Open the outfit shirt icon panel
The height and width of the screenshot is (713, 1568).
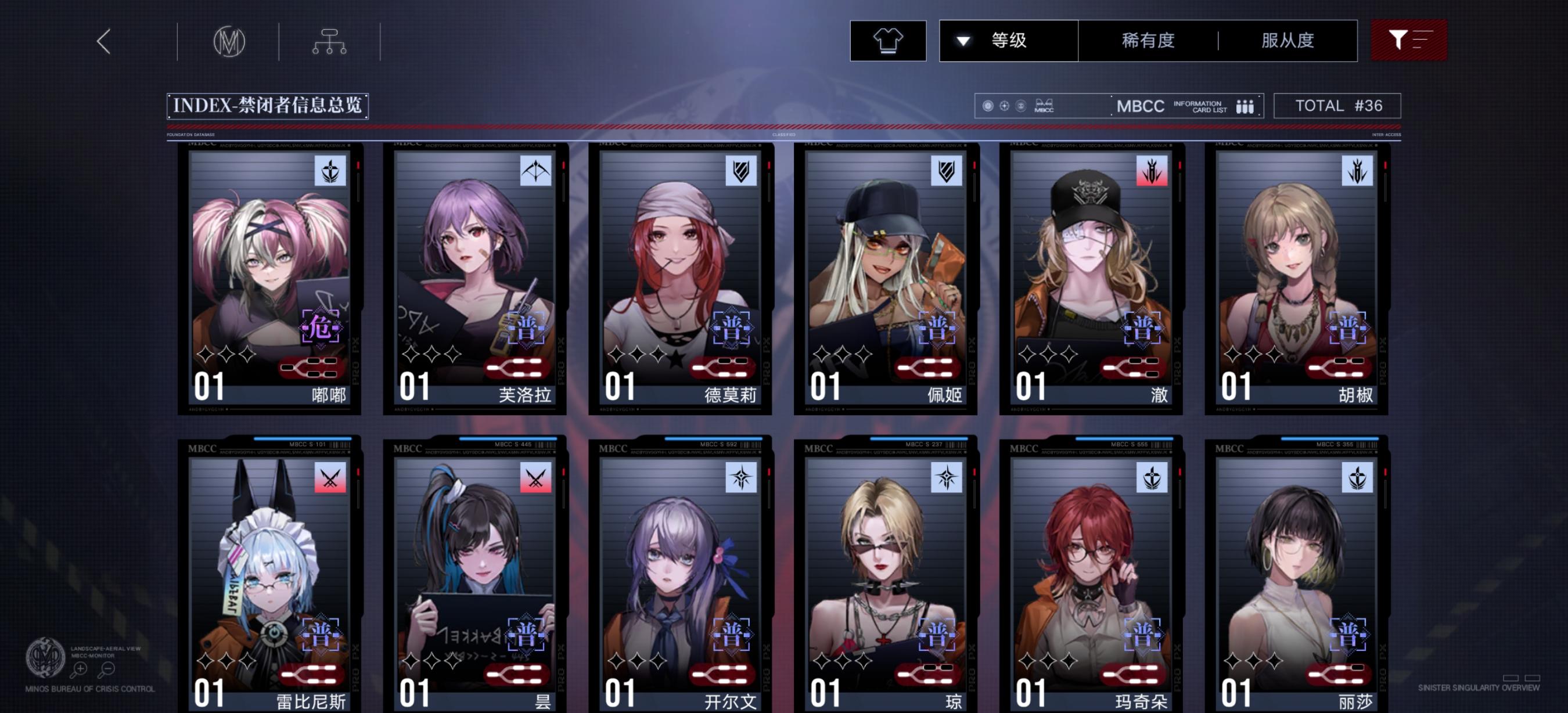coord(888,40)
